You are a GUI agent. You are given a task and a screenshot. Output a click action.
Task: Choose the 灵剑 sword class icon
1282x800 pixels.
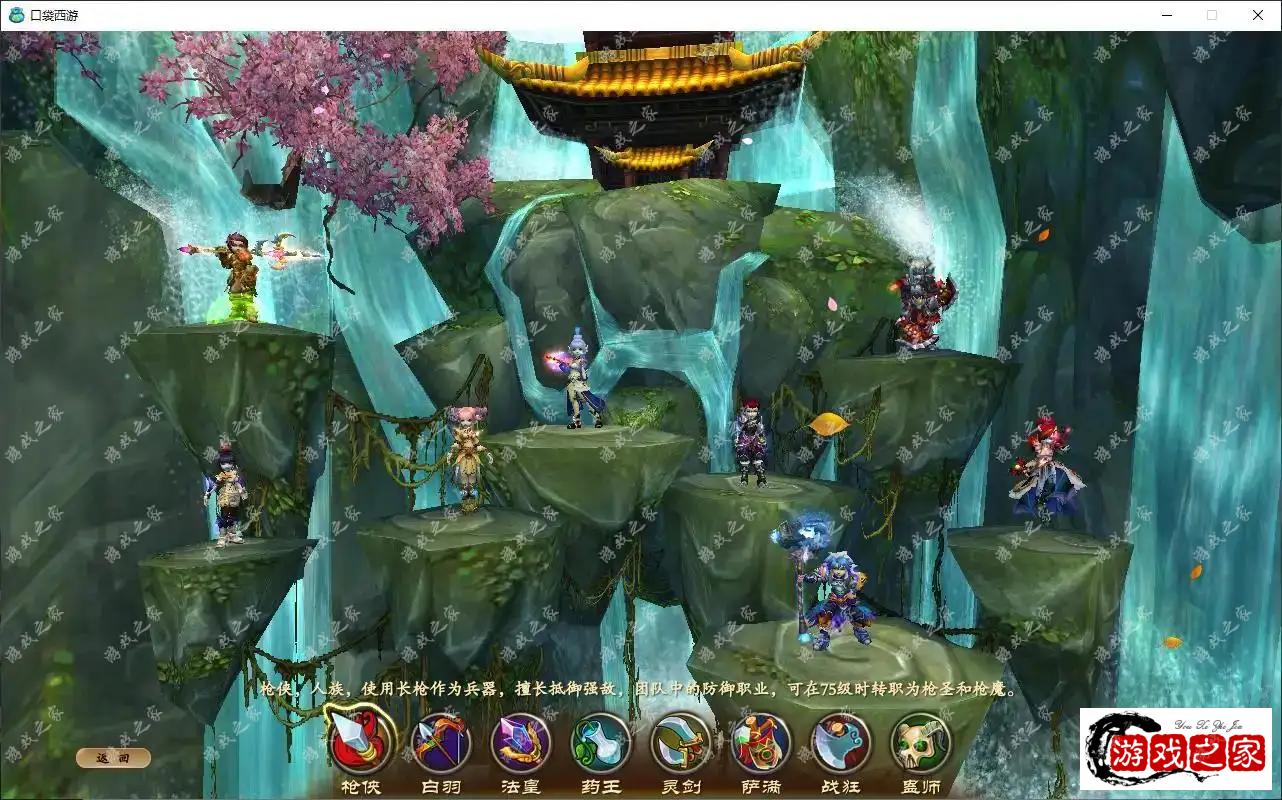[681, 743]
